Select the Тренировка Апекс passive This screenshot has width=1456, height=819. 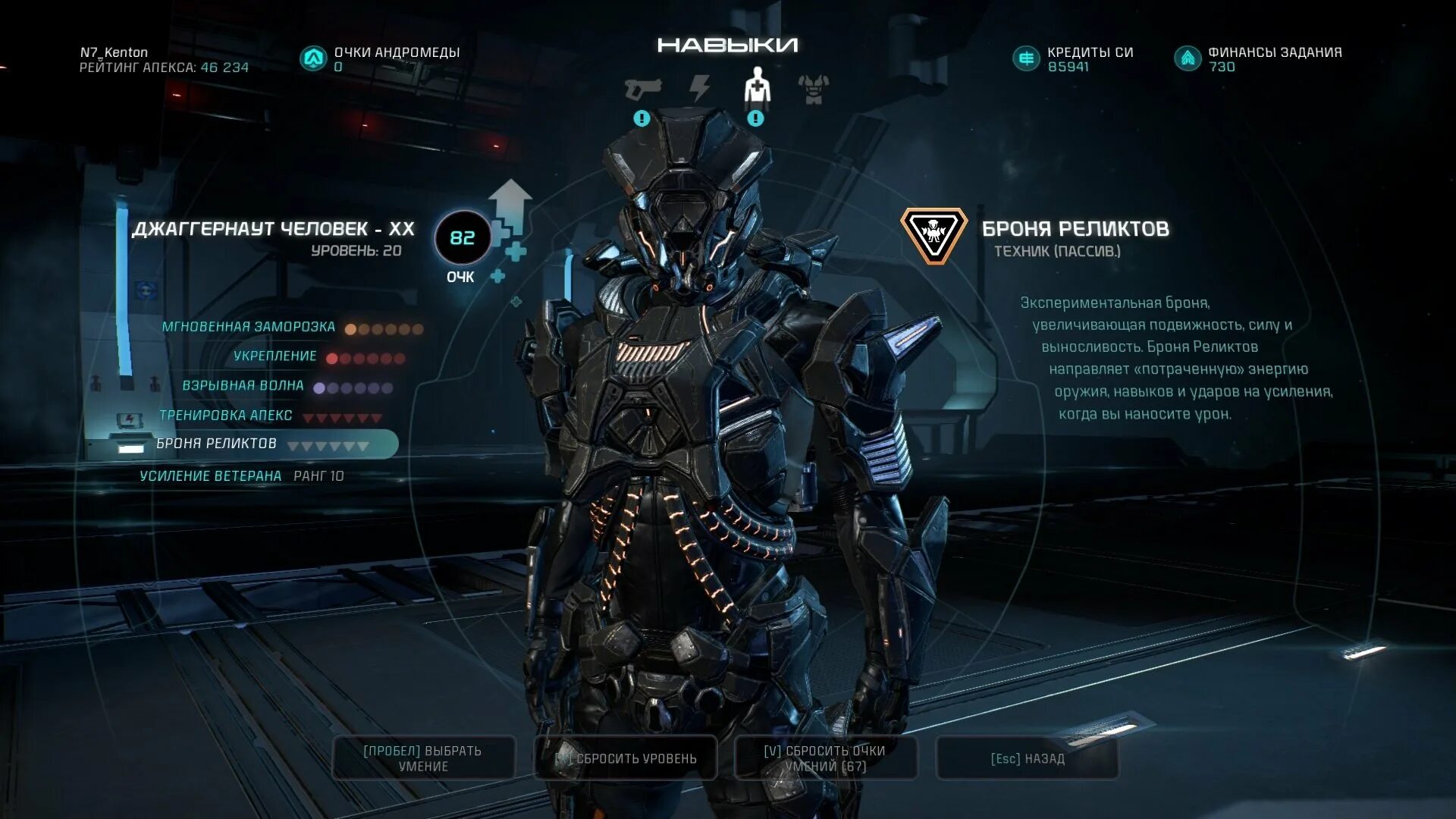pos(225,416)
